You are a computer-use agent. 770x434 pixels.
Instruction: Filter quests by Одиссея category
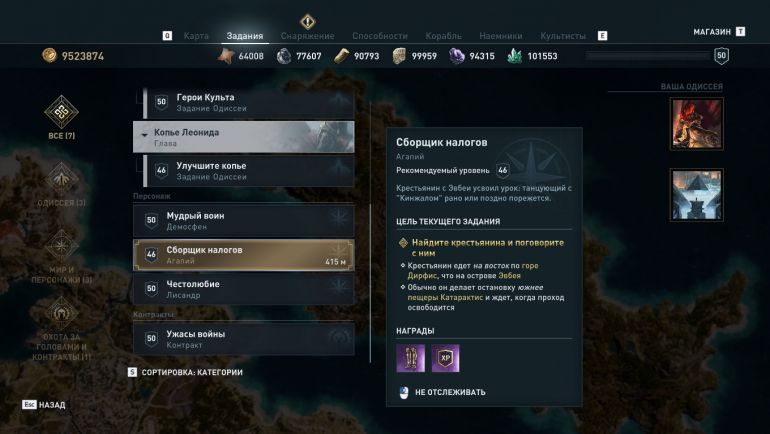[61, 186]
